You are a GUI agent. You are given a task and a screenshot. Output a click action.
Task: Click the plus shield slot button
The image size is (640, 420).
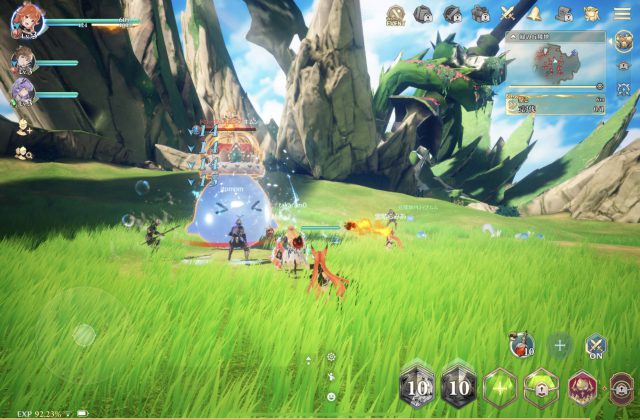point(559,346)
